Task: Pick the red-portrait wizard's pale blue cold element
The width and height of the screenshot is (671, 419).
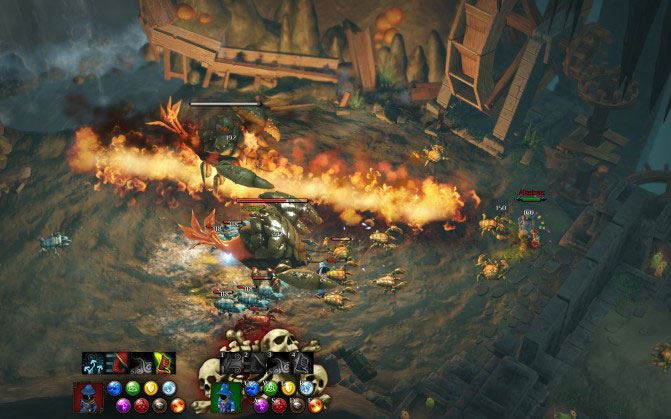Action: (x=168, y=389)
